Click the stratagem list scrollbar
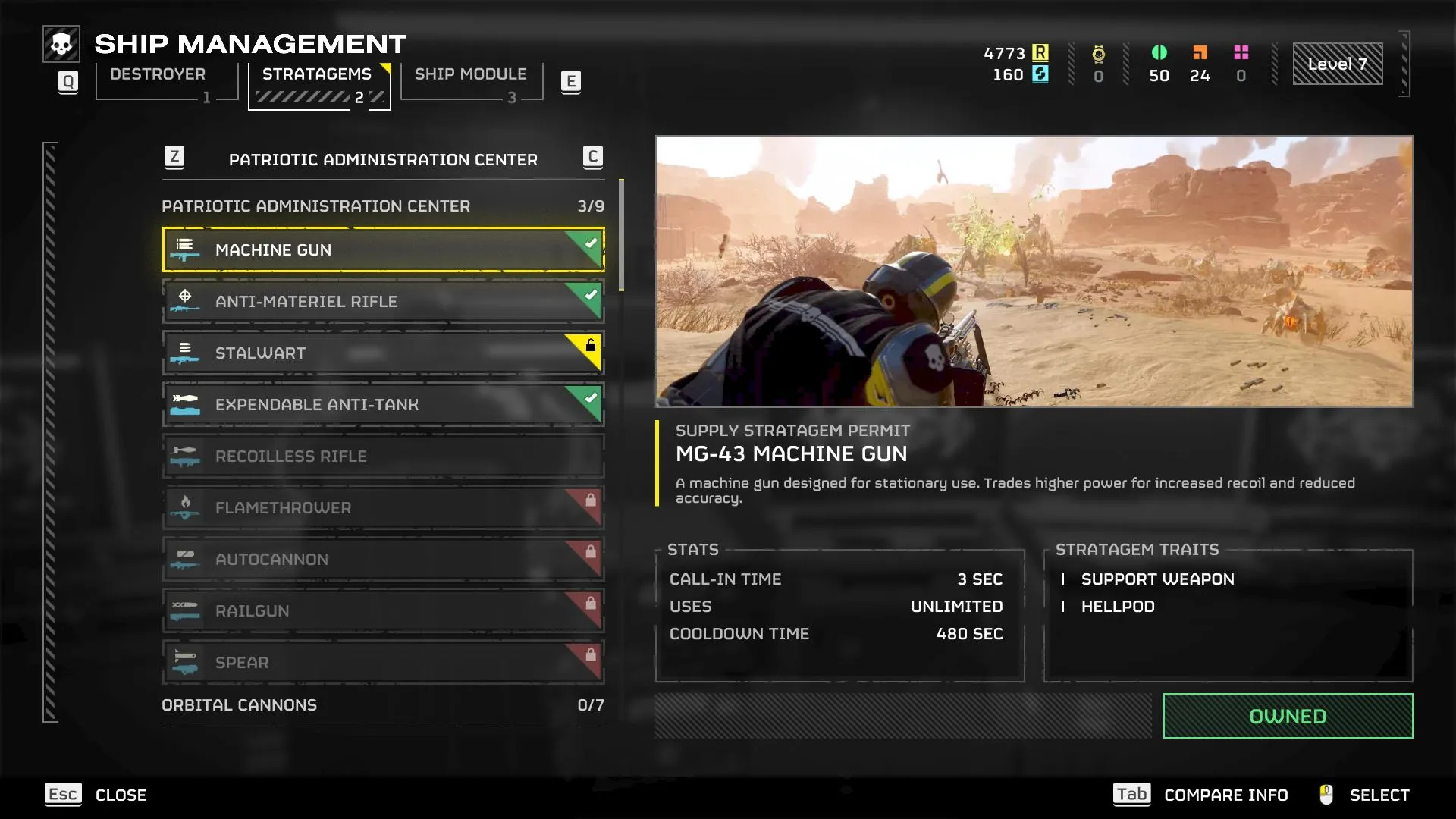This screenshot has height=819, width=1456. (621, 235)
